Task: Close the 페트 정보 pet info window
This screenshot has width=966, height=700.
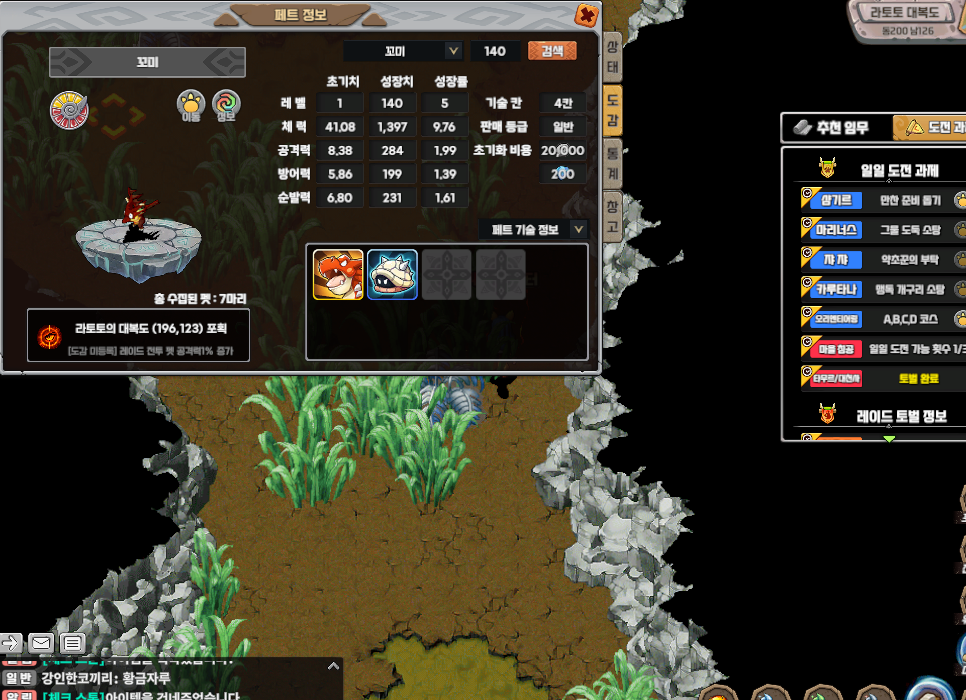Action: tap(587, 15)
